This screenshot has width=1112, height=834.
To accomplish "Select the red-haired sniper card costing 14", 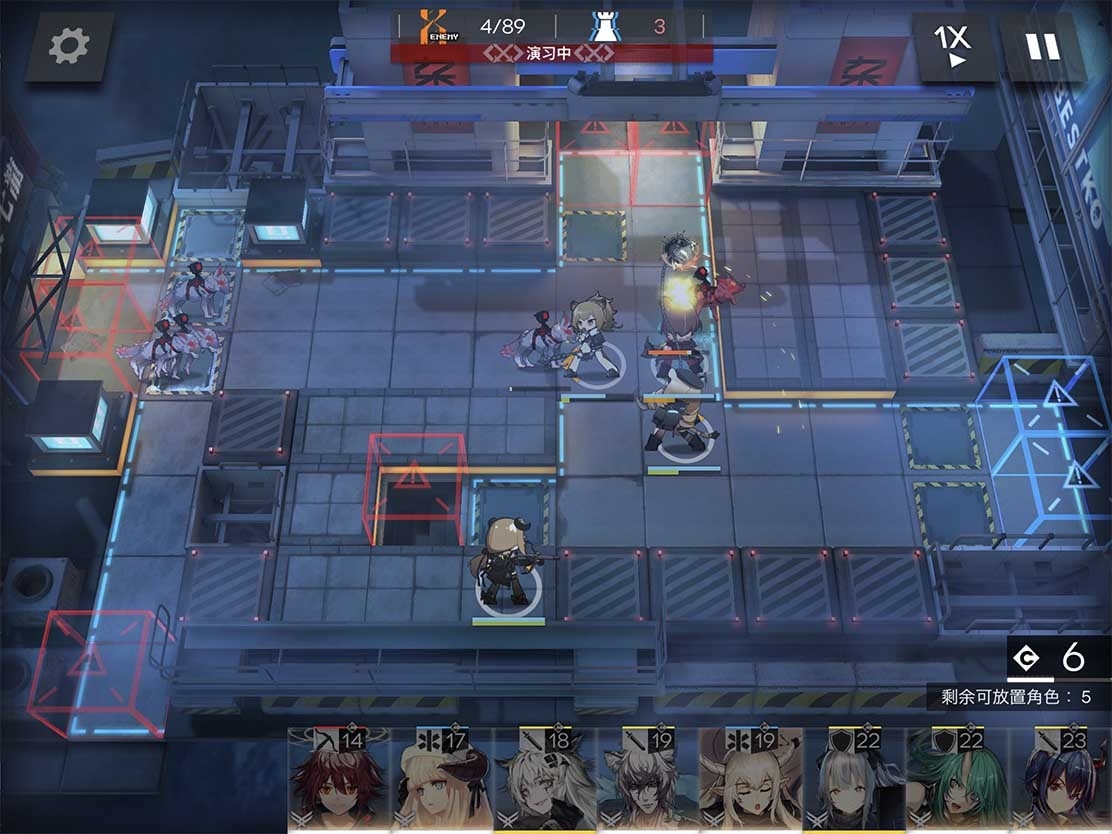I will tap(338, 781).
